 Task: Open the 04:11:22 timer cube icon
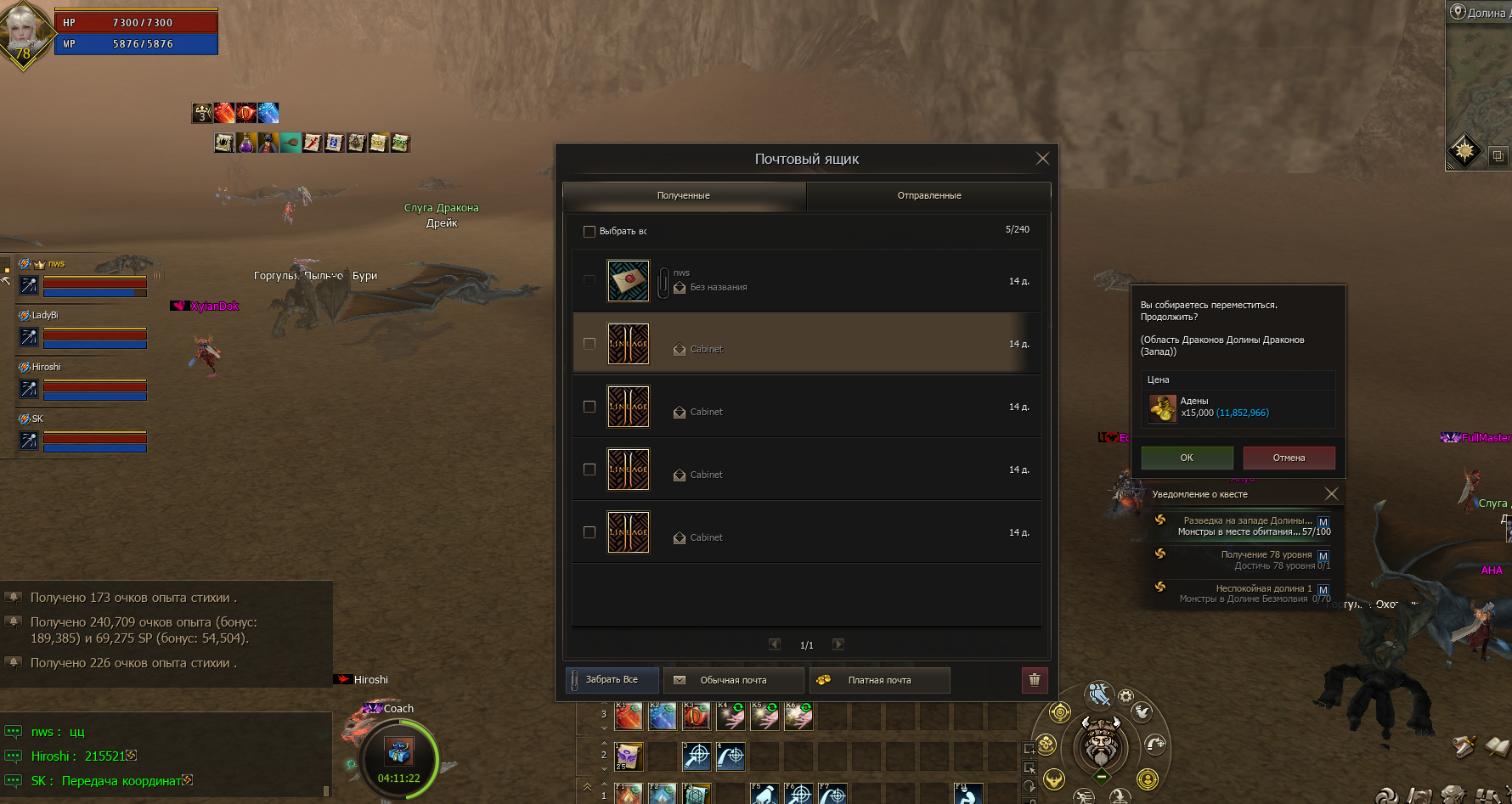398,751
